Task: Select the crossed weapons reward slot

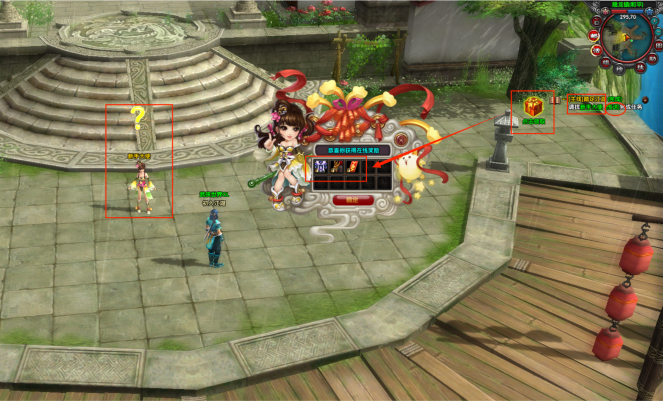Action: tap(337, 168)
